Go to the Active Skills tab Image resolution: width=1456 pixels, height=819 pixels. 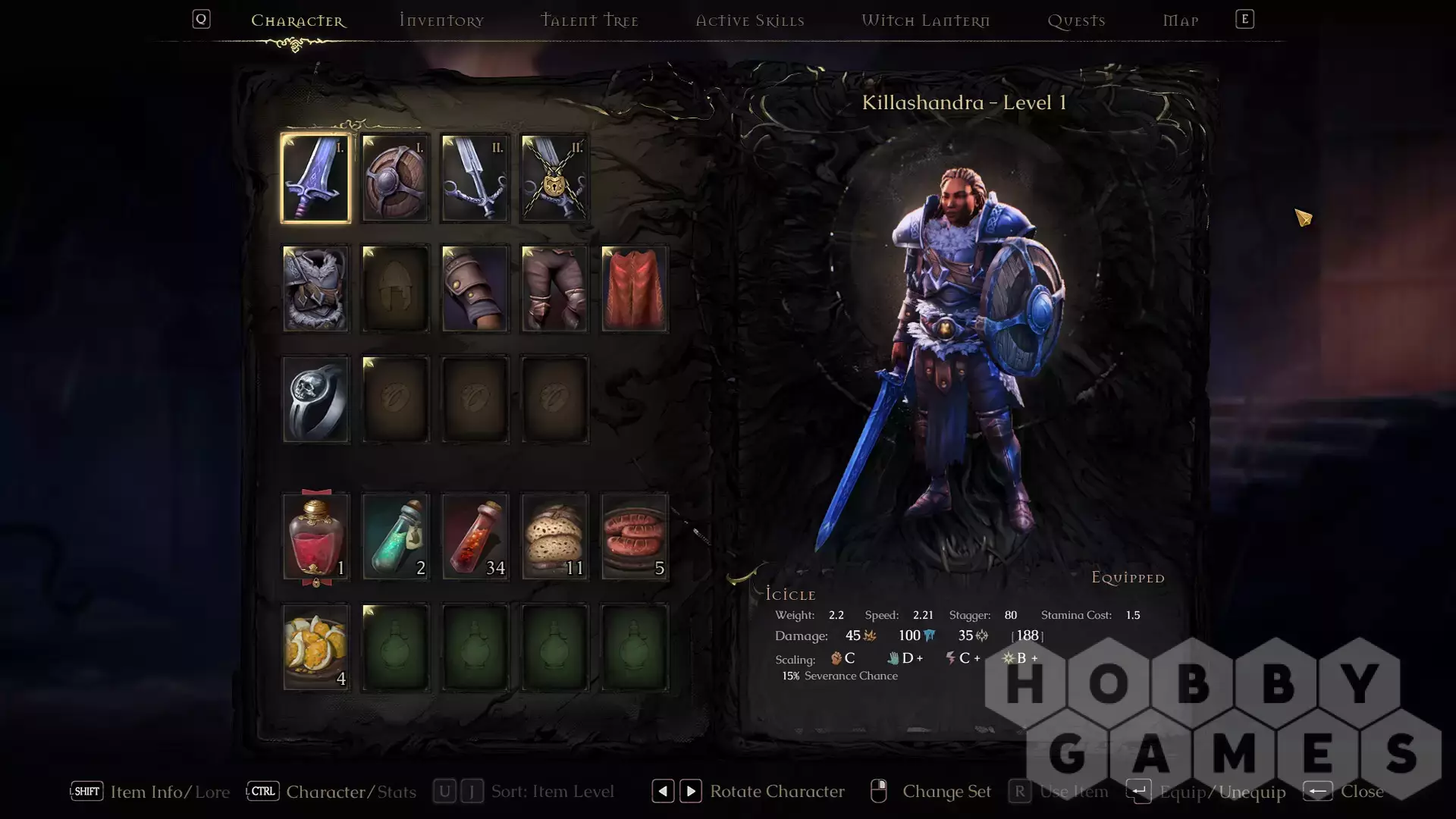(x=750, y=20)
